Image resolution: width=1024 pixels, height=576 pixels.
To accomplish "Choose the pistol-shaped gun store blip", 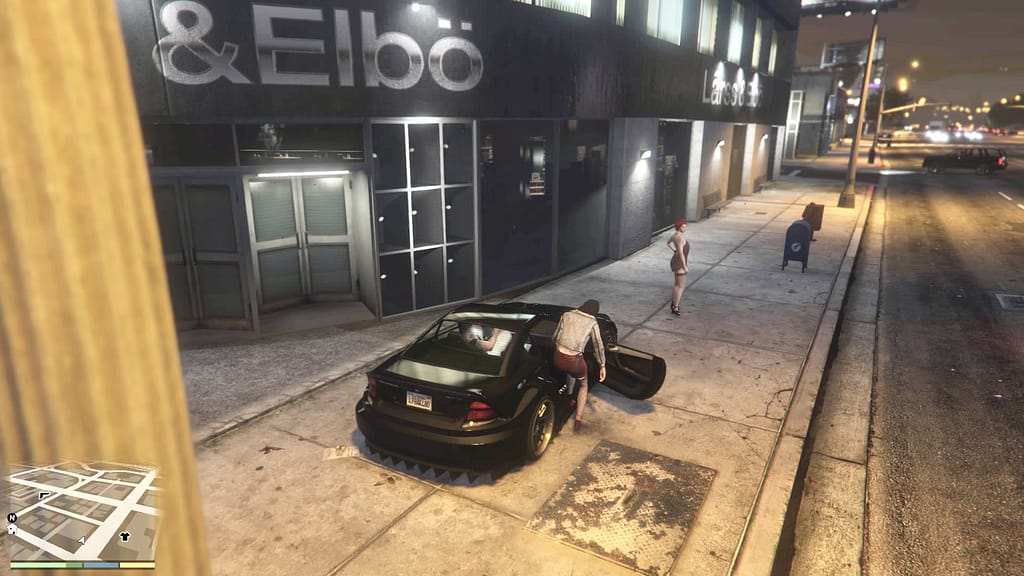I will pos(44,495).
